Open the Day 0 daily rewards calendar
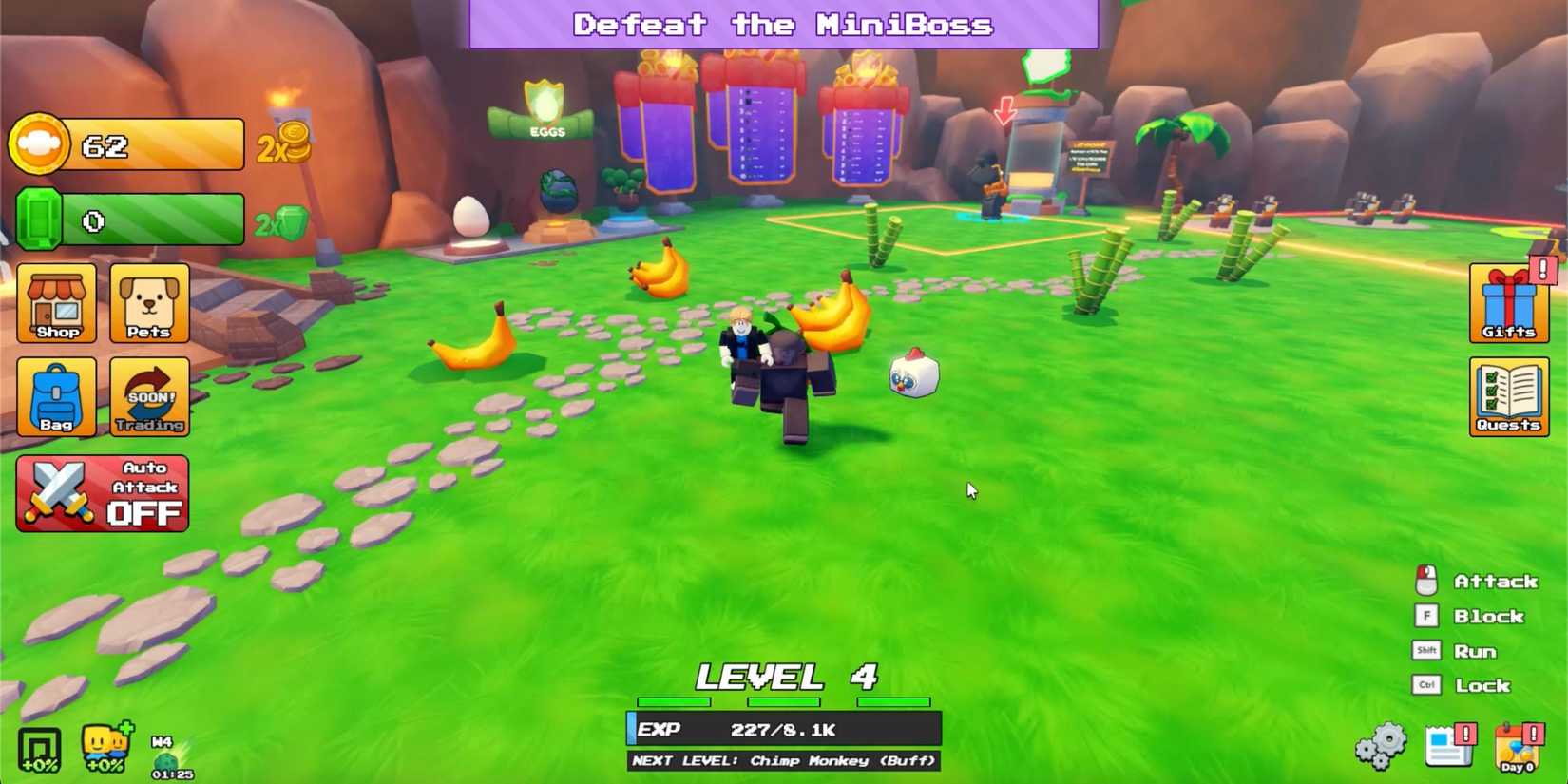This screenshot has height=784, width=1568. click(x=1516, y=746)
